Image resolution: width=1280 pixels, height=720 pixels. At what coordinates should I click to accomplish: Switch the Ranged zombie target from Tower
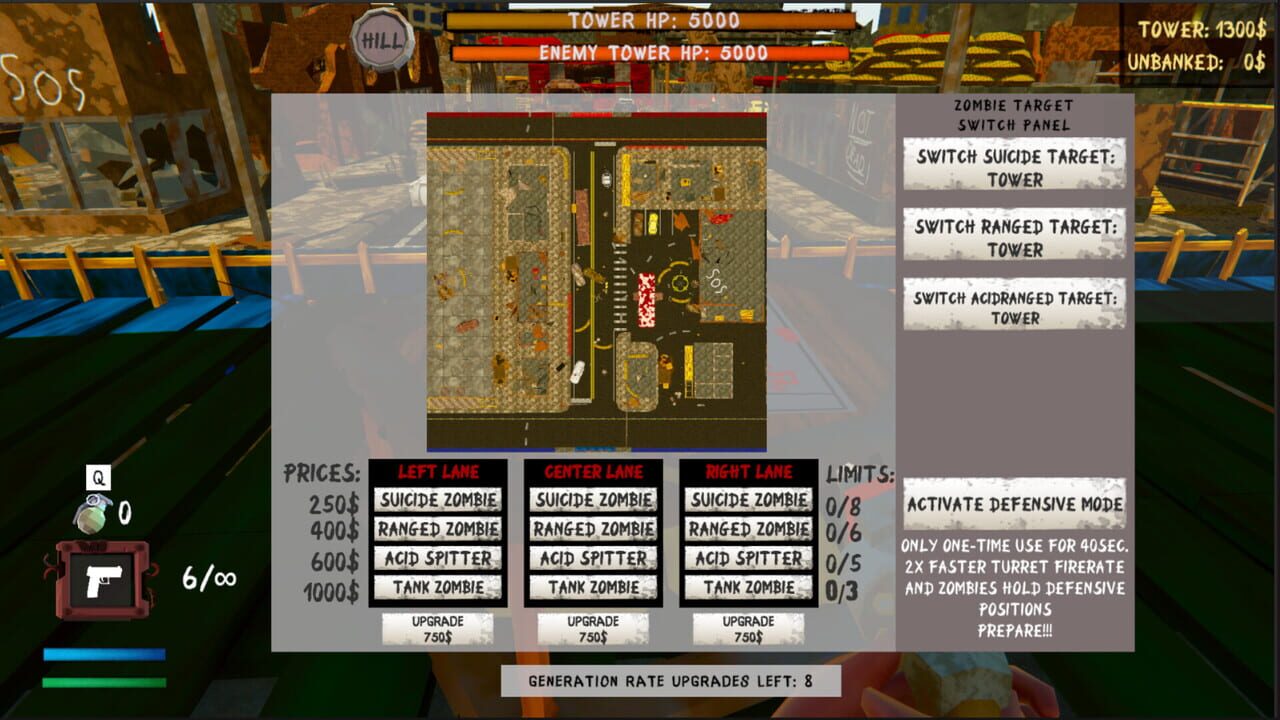coord(1014,233)
